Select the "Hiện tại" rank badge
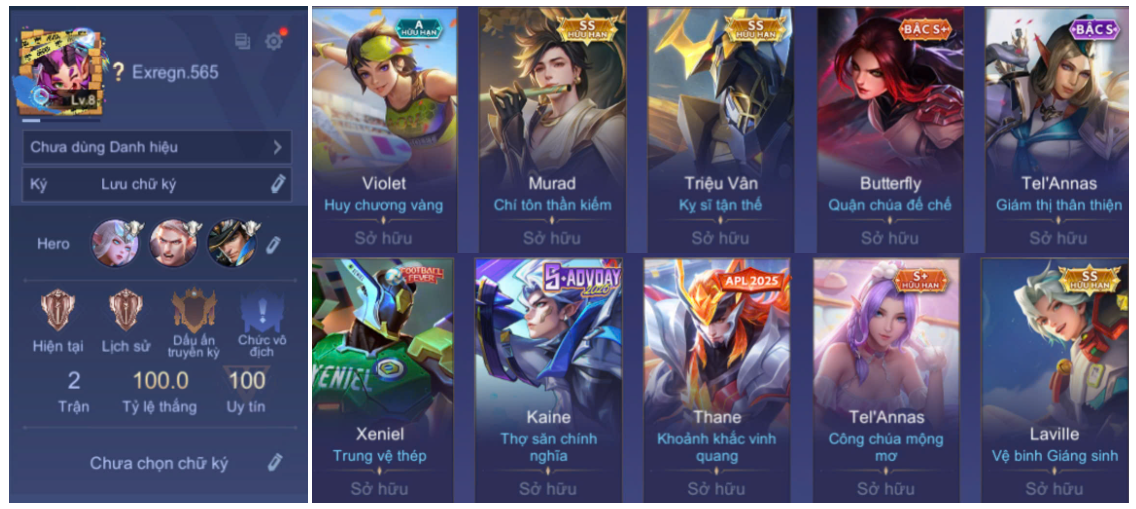Viewport: 1136px width, 509px height. point(58,310)
